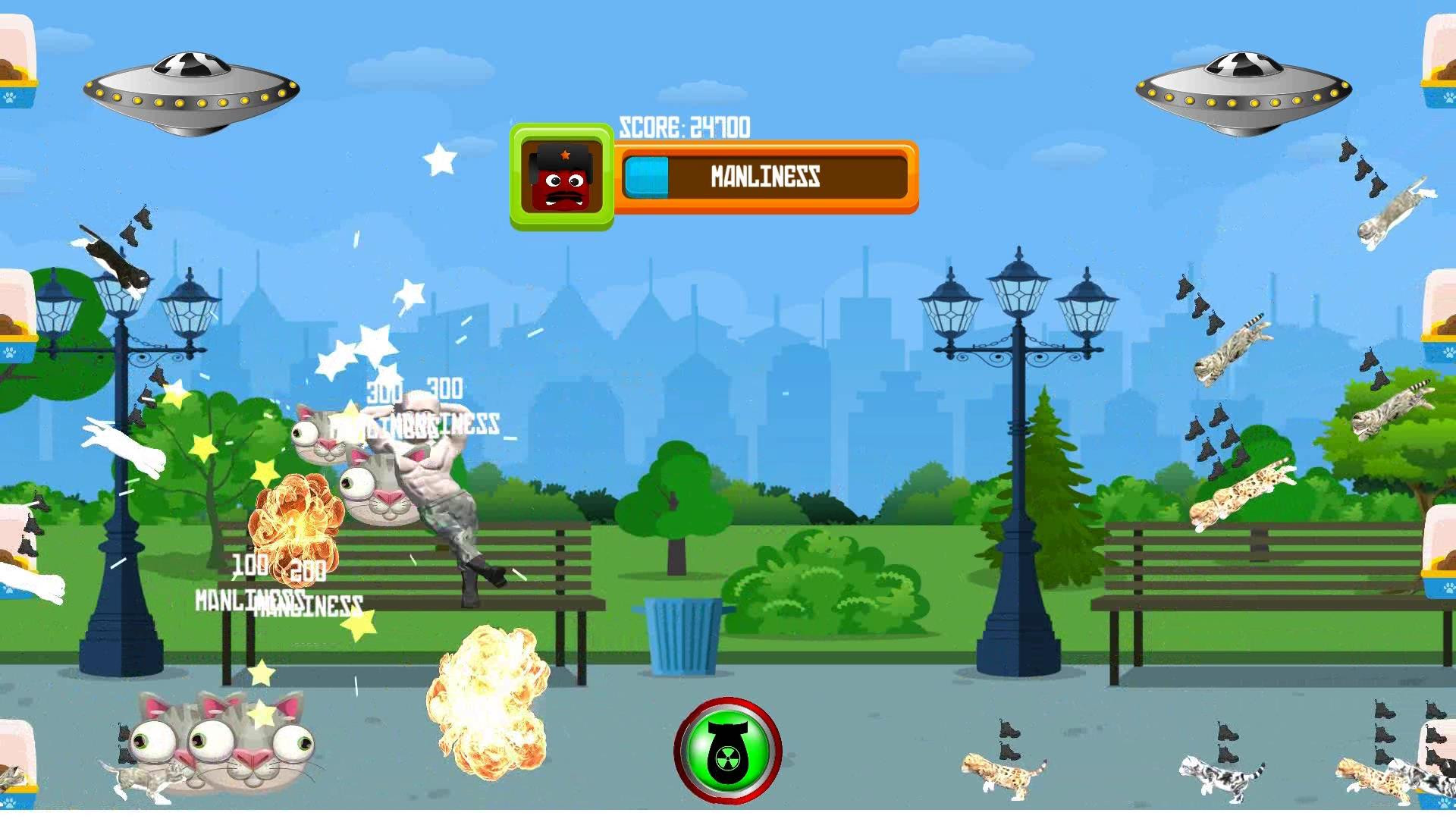Screen dimensions: 1456x819
Task: Click the MANLINESS label on the meter
Action: (764, 177)
